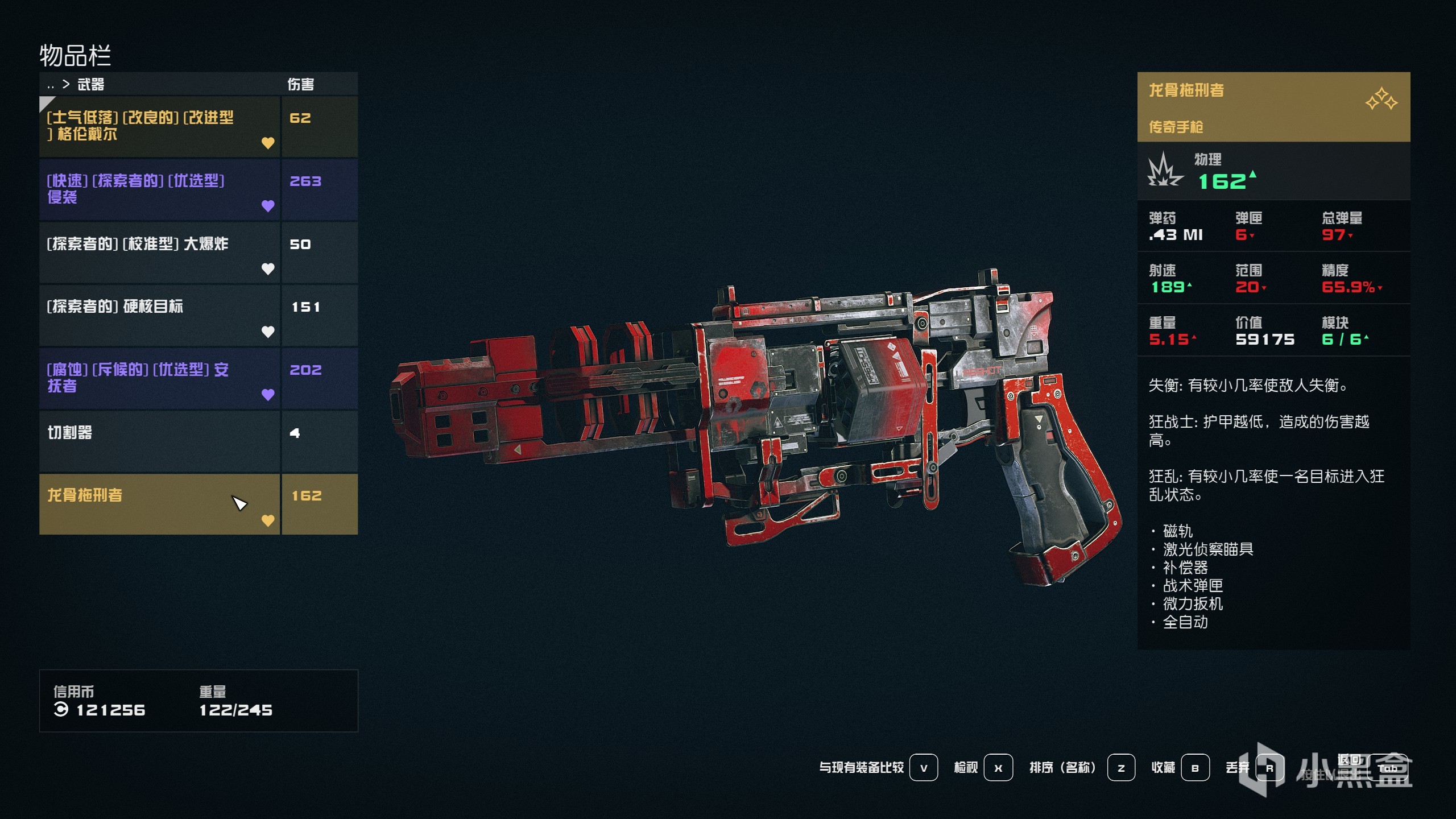The image size is (1456, 819).
Task: Choose the 切割器 cutter entry
Action: 159,441
